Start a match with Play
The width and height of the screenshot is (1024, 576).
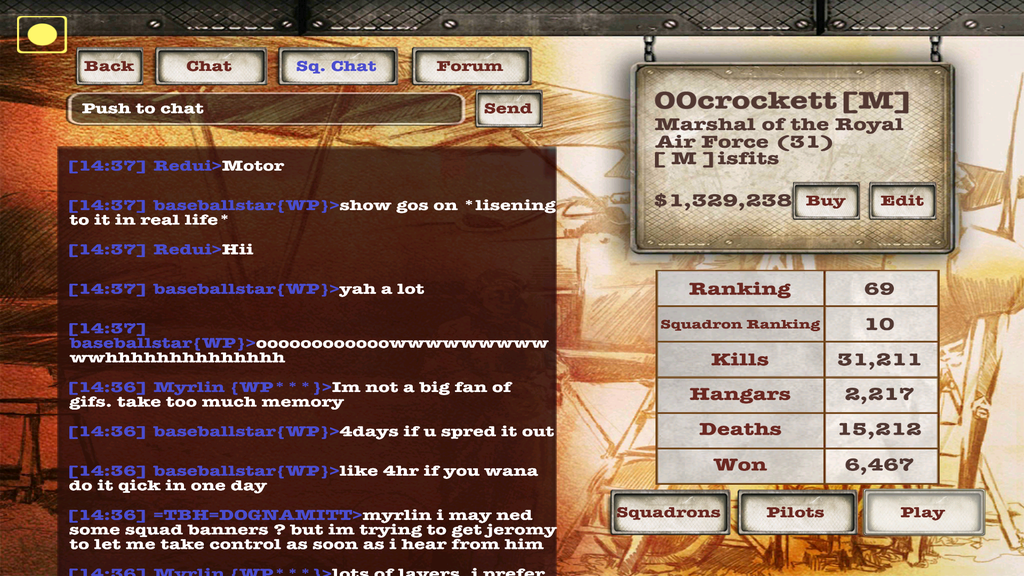922,513
